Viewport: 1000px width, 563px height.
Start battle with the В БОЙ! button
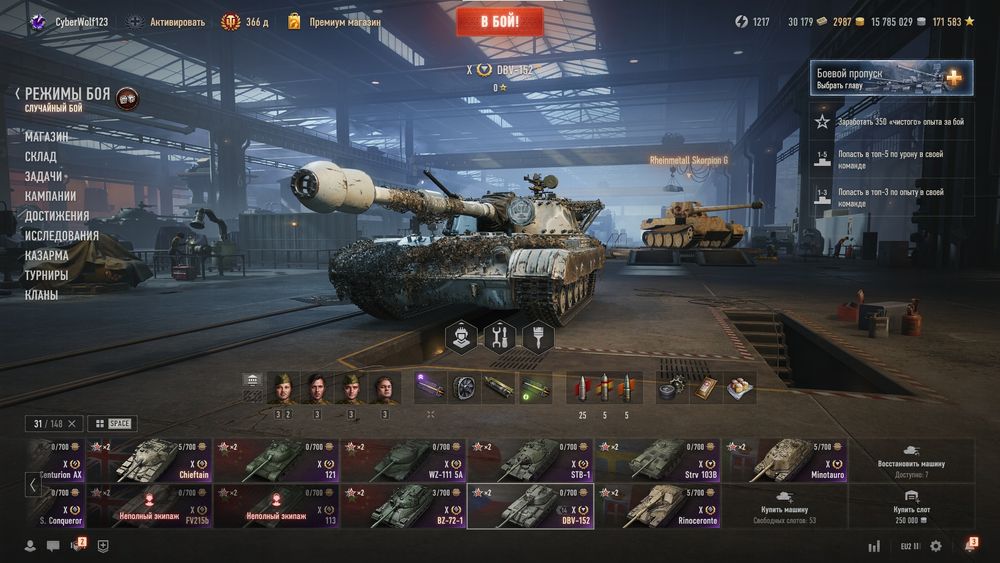coord(499,21)
